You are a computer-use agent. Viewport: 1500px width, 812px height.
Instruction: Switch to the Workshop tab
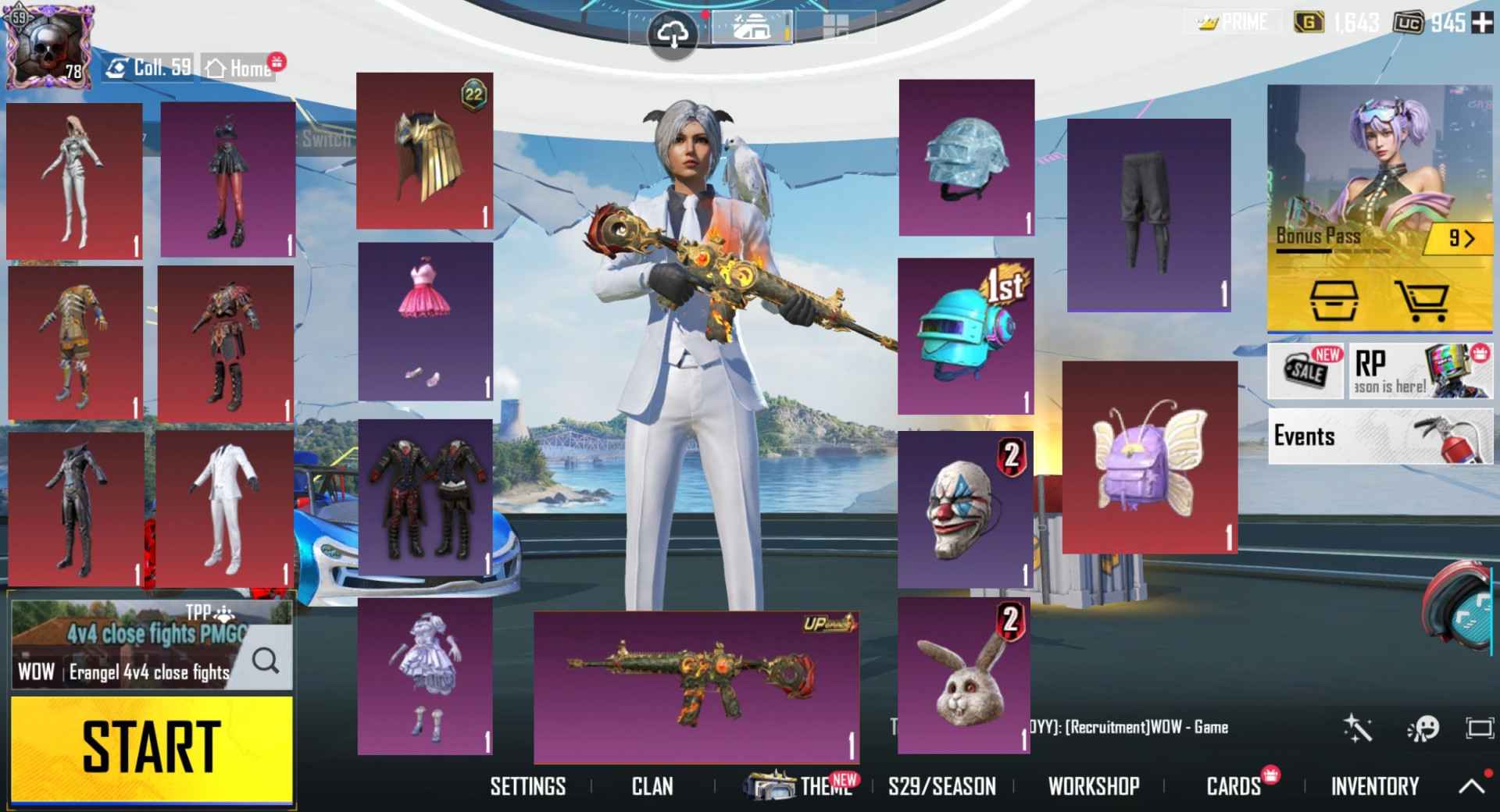point(1094,786)
